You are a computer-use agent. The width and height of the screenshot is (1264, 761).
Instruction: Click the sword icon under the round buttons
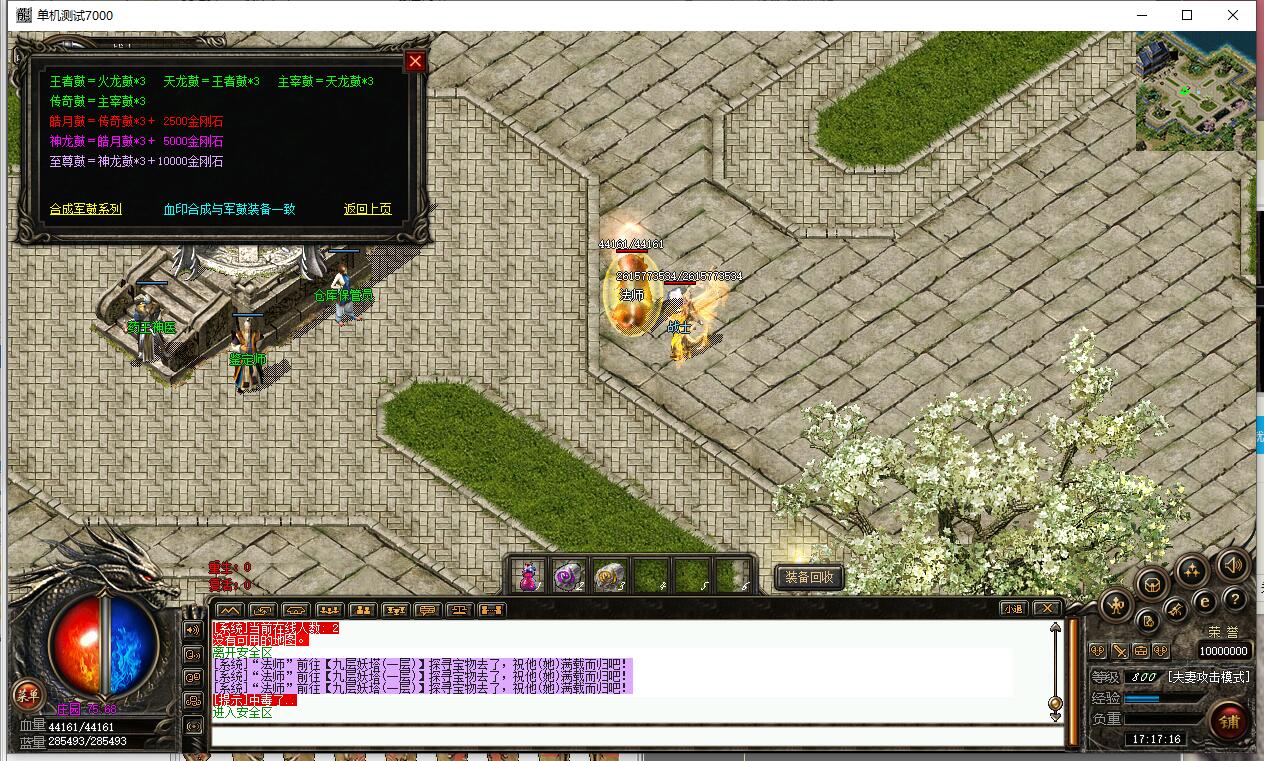pos(1119,650)
